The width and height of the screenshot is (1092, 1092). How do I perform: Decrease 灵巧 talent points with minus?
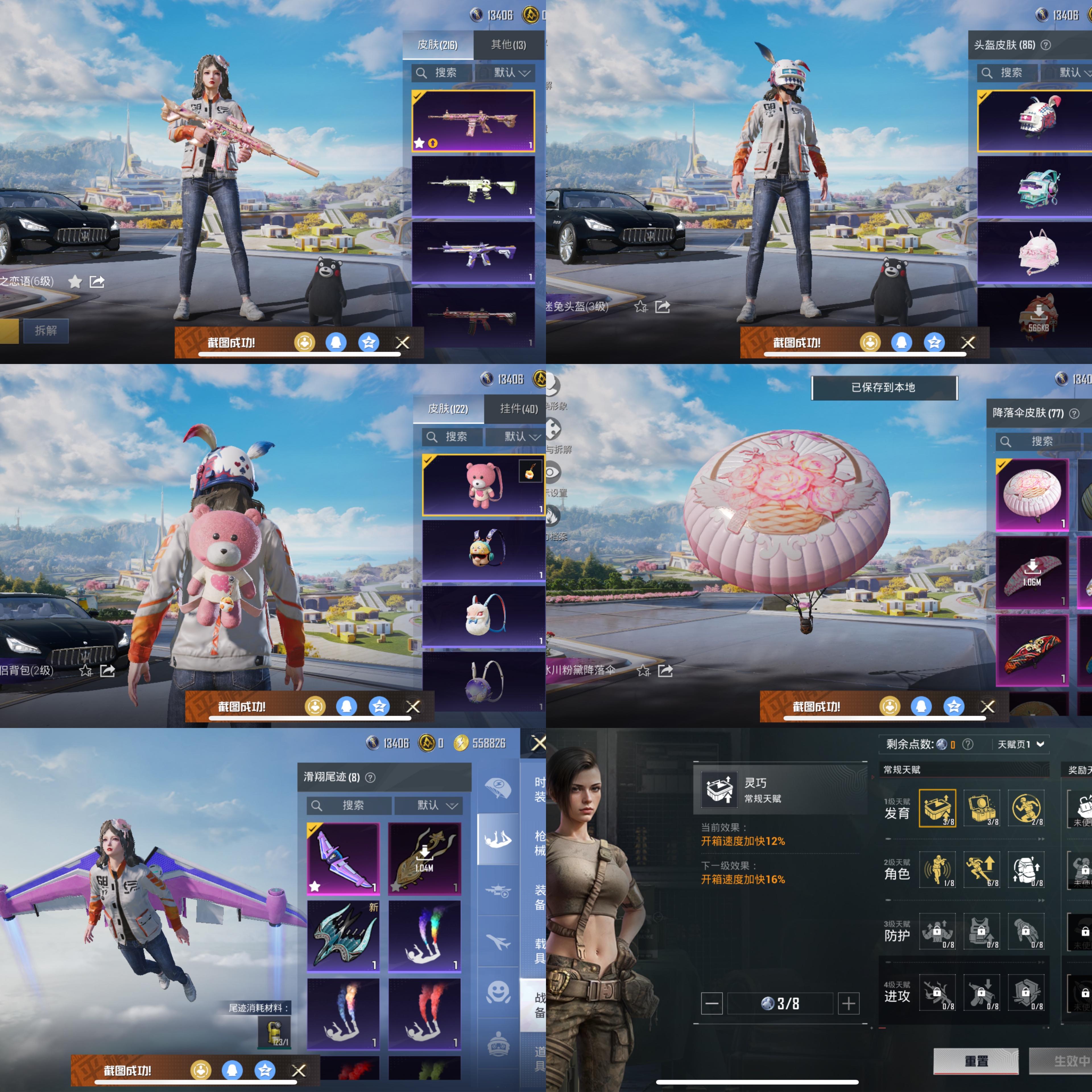click(x=712, y=1003)
